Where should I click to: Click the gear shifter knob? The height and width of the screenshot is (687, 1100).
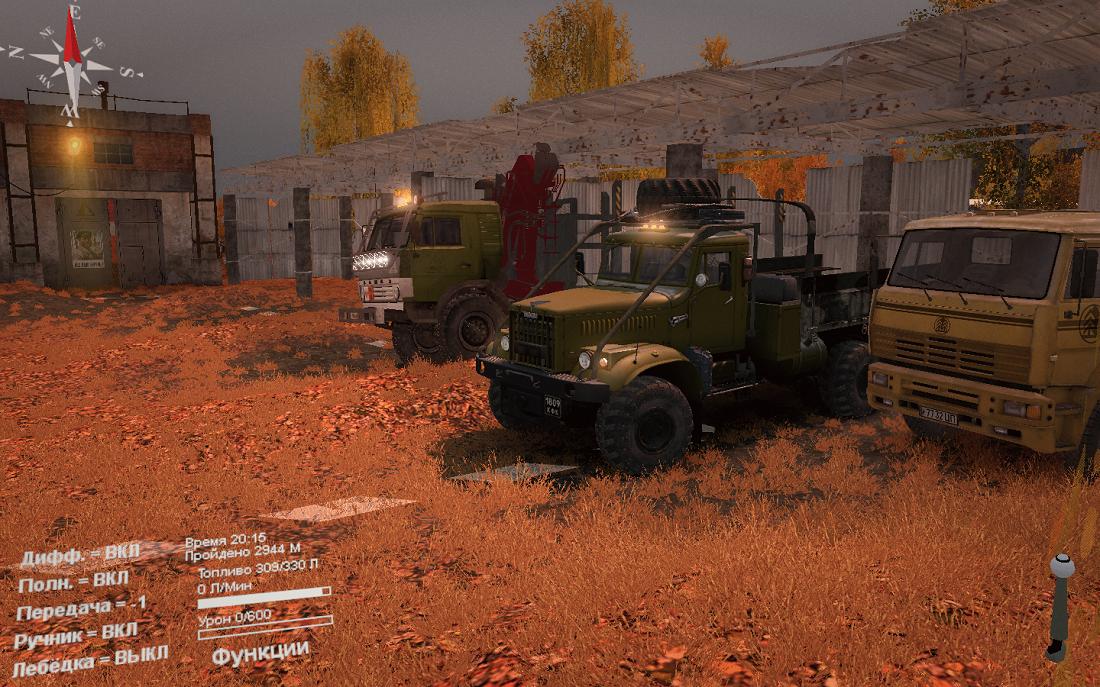coord(1061,567)
